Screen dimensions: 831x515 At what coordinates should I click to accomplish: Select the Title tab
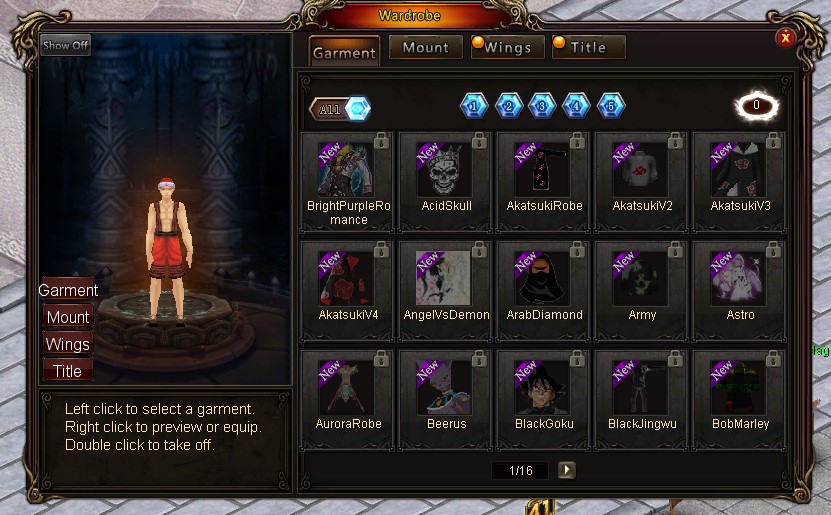pos(588,47)
